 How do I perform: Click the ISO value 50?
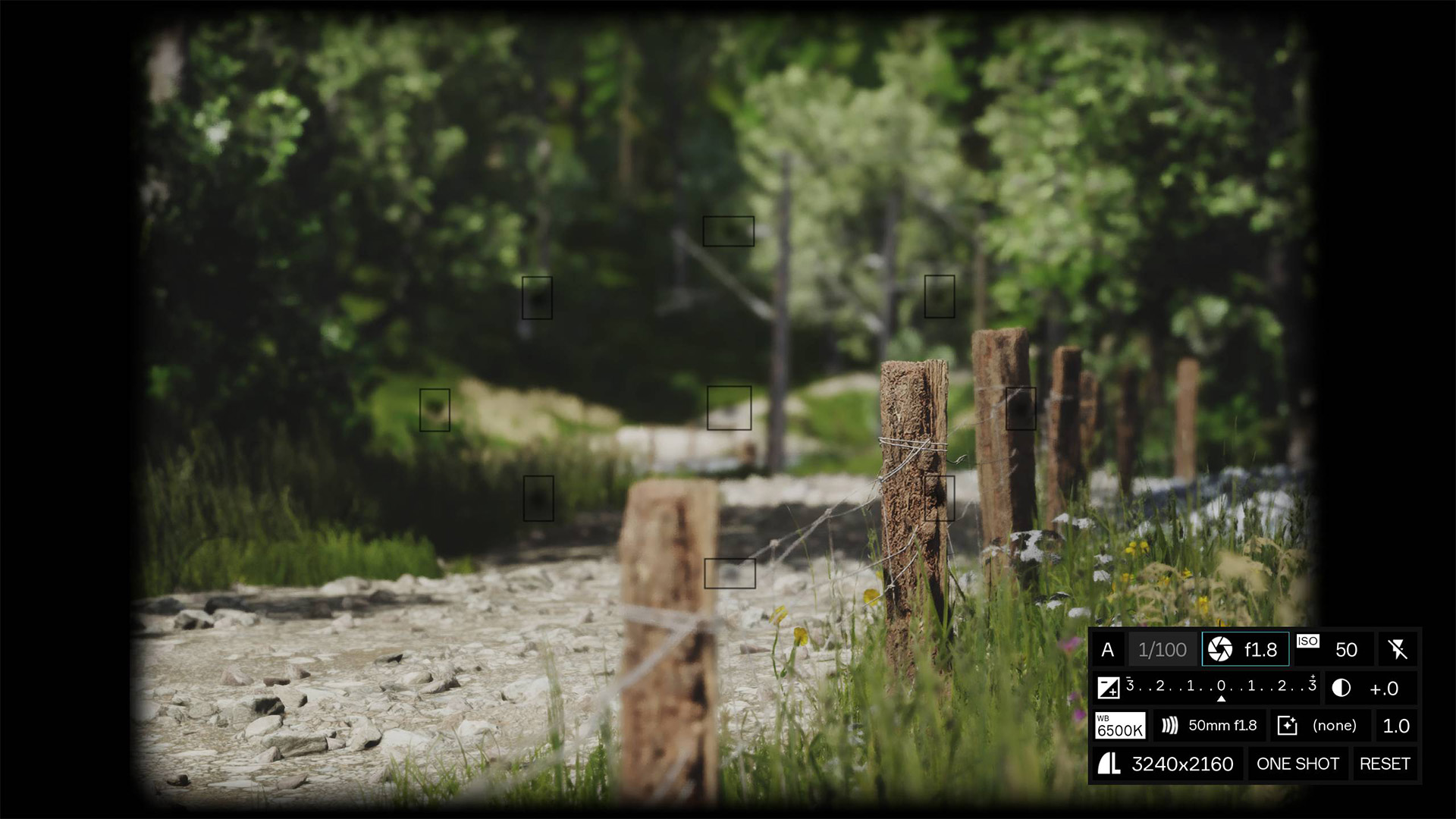1345,649
